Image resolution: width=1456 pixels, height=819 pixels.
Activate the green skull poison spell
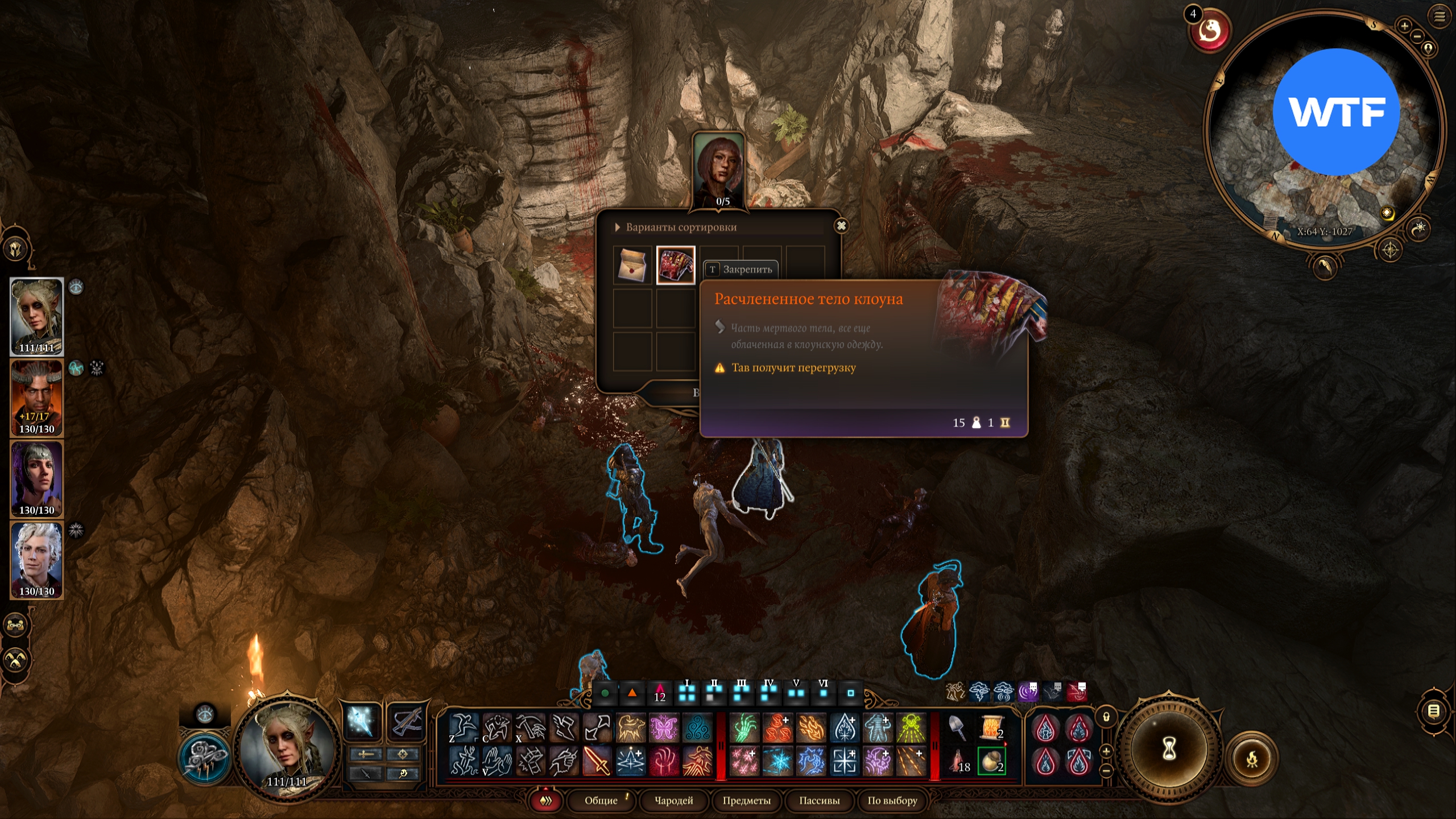[x=911, y=727]
